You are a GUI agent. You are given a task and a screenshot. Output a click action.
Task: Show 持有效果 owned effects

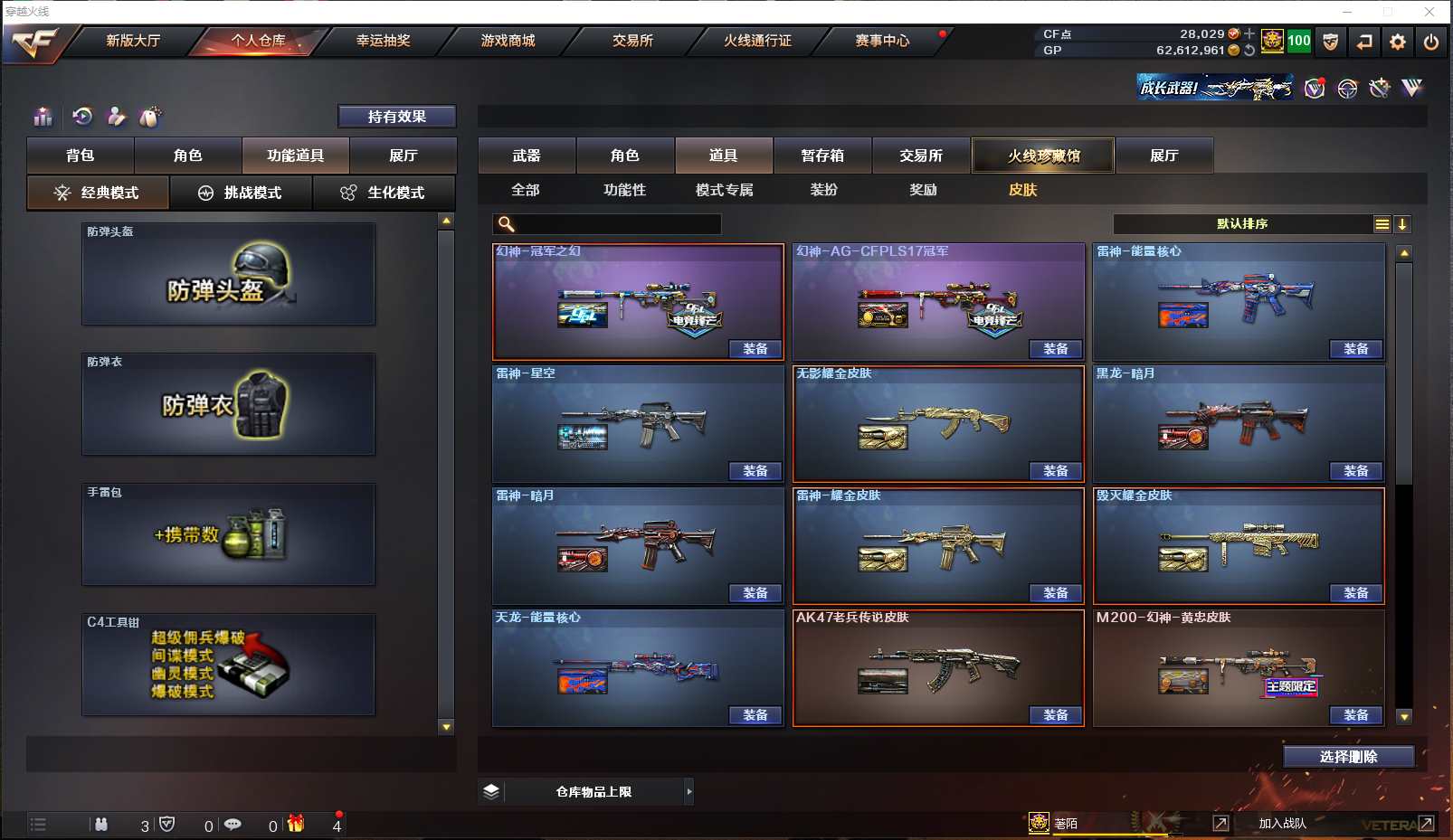396,117
